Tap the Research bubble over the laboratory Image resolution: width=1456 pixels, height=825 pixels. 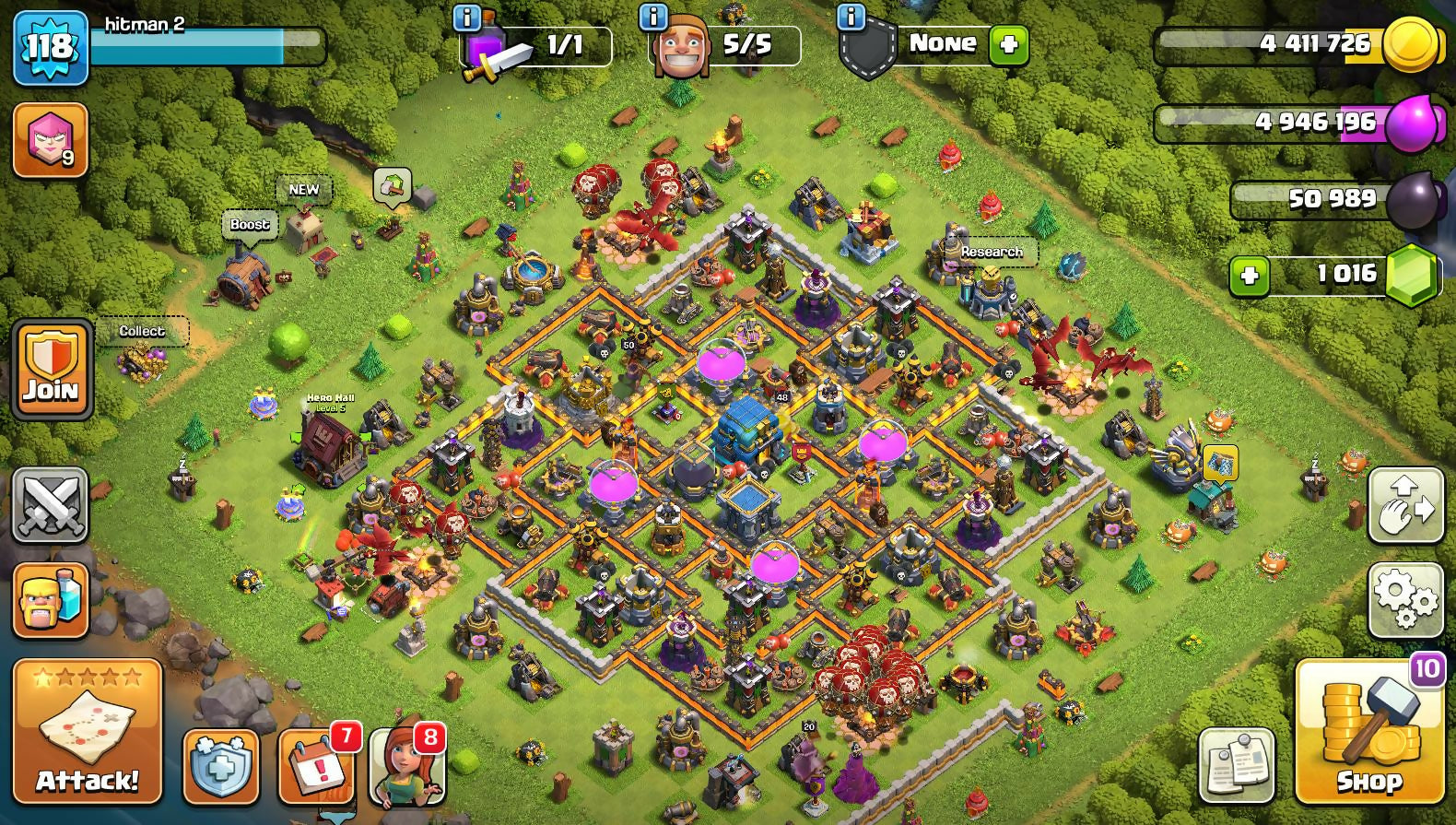click(992, 252)
